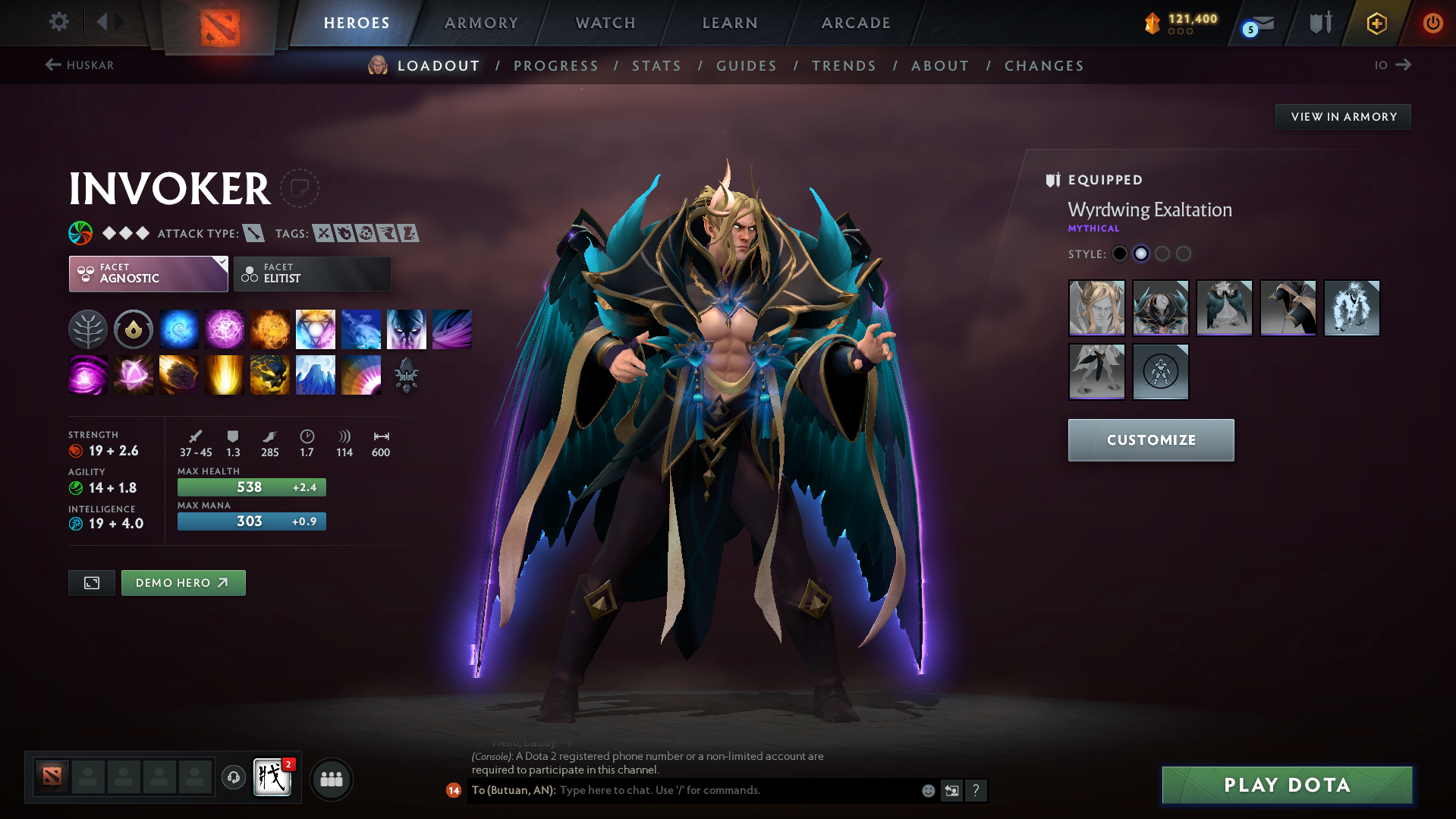Click the CUSTOMIZE button

point(1150,439)
